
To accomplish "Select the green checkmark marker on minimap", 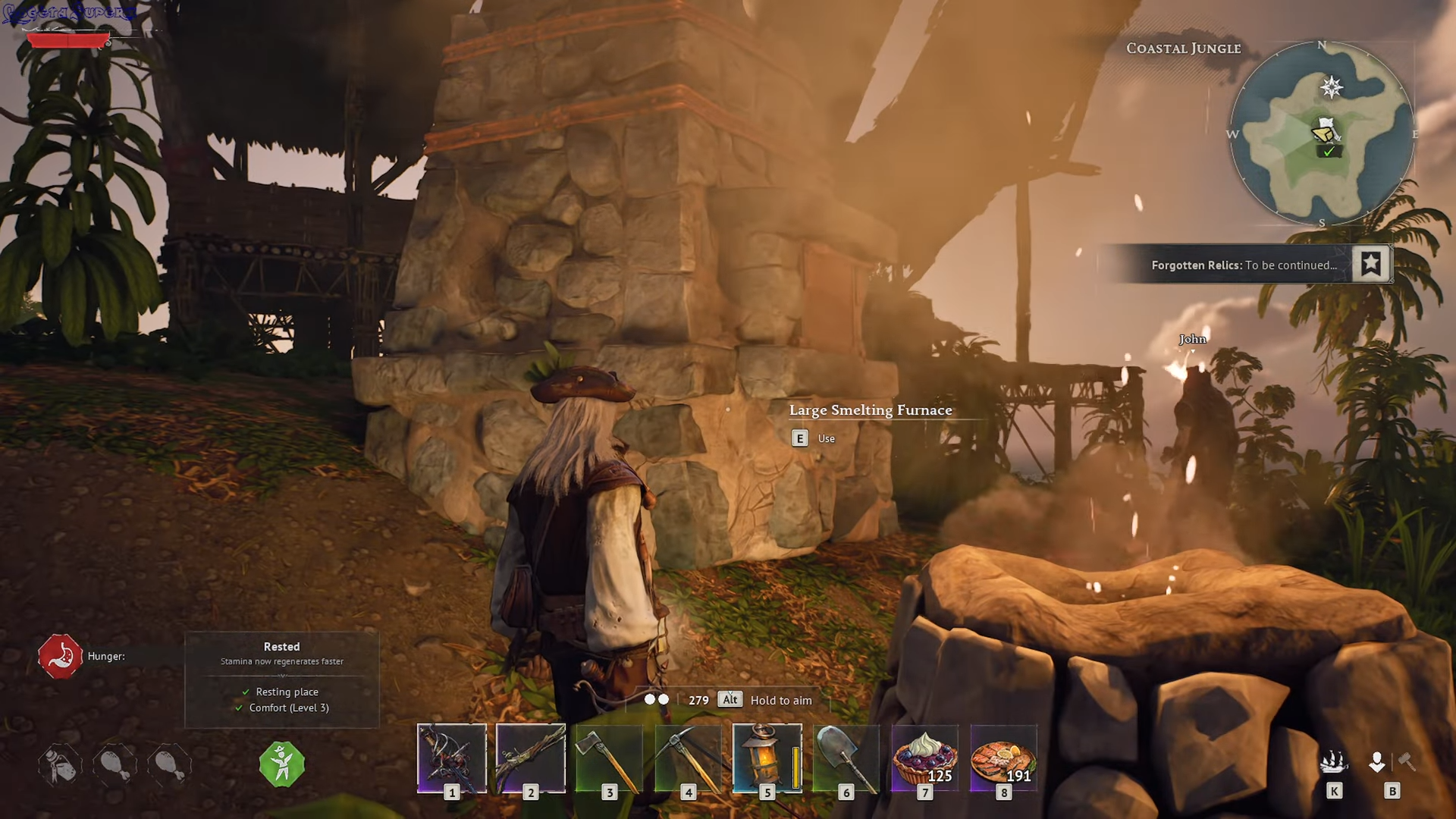I will [1329, 152].
